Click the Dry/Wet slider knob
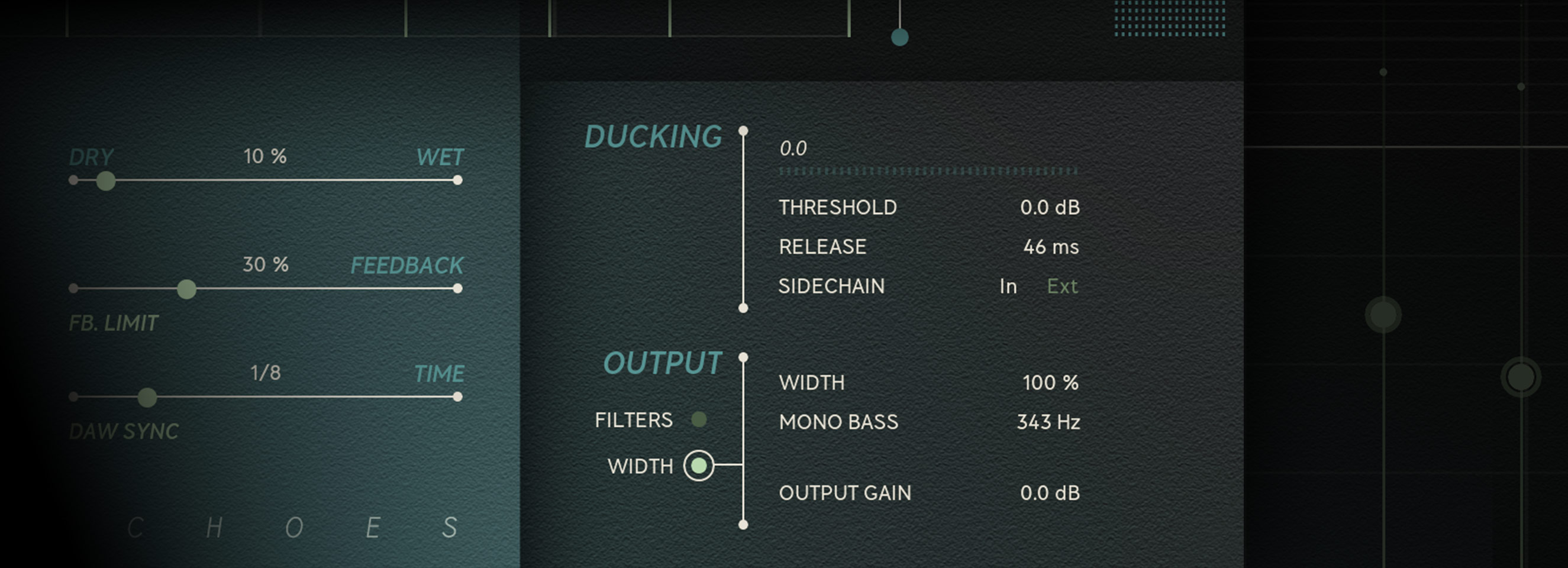 (x=106, y=181)
